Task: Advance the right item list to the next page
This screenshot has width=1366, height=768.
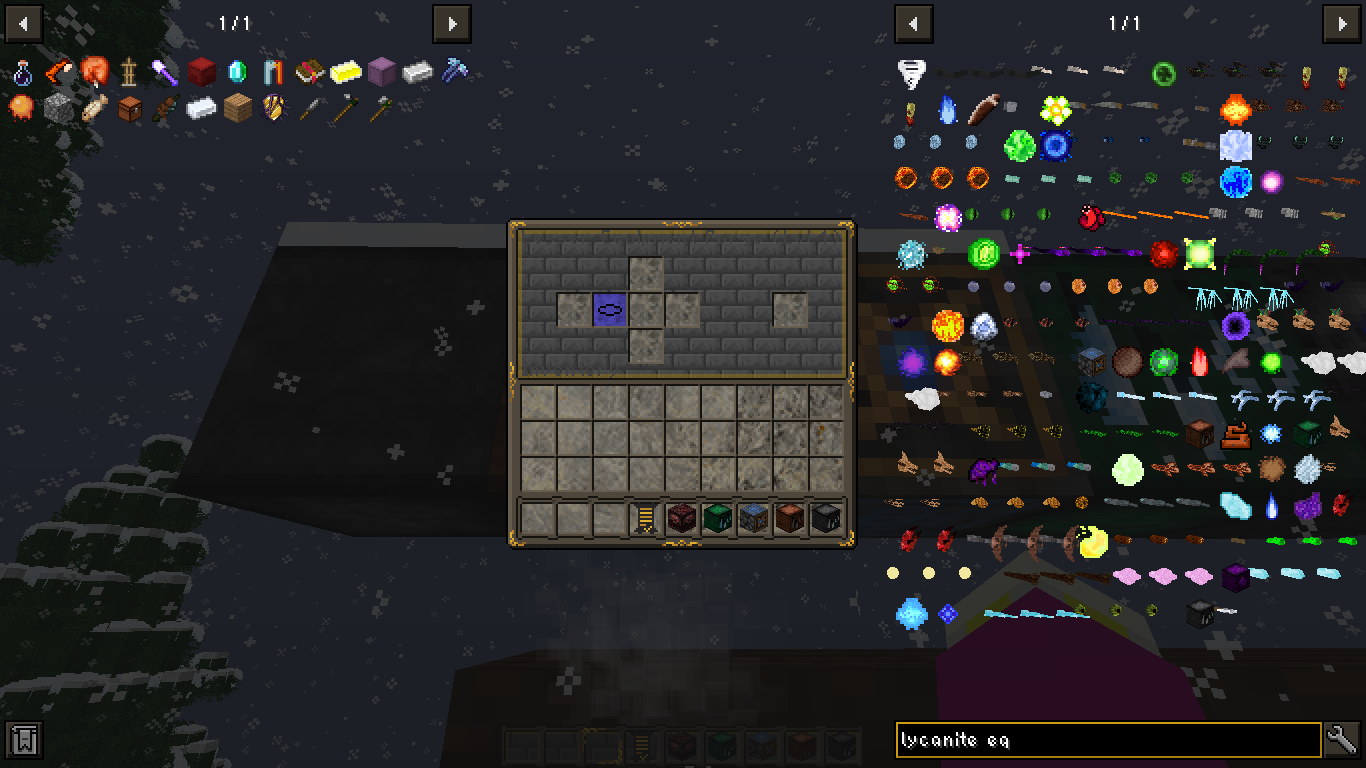Action: coord(1344,24)
